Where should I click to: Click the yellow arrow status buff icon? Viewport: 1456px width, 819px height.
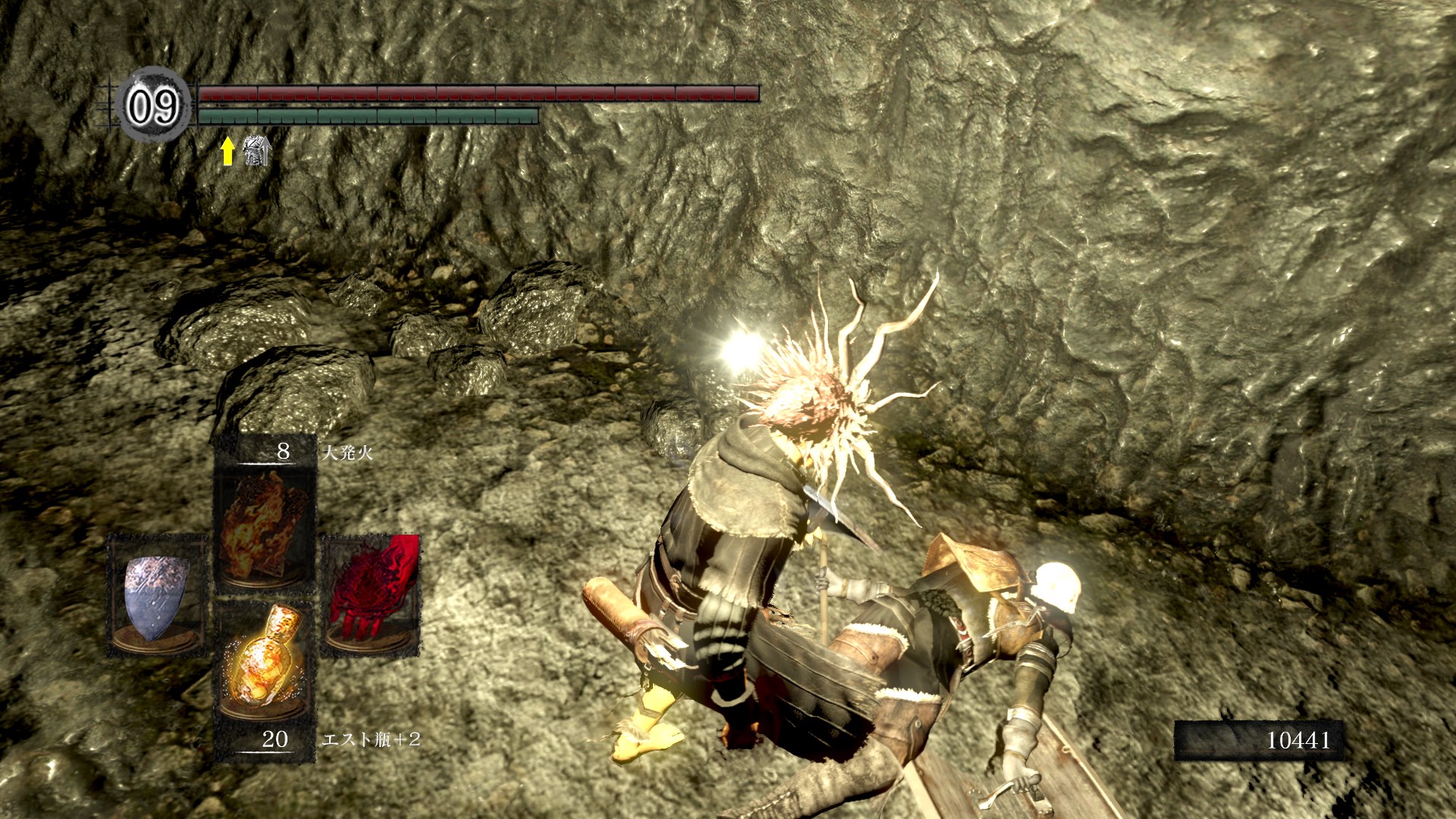[x=227, y=152]
